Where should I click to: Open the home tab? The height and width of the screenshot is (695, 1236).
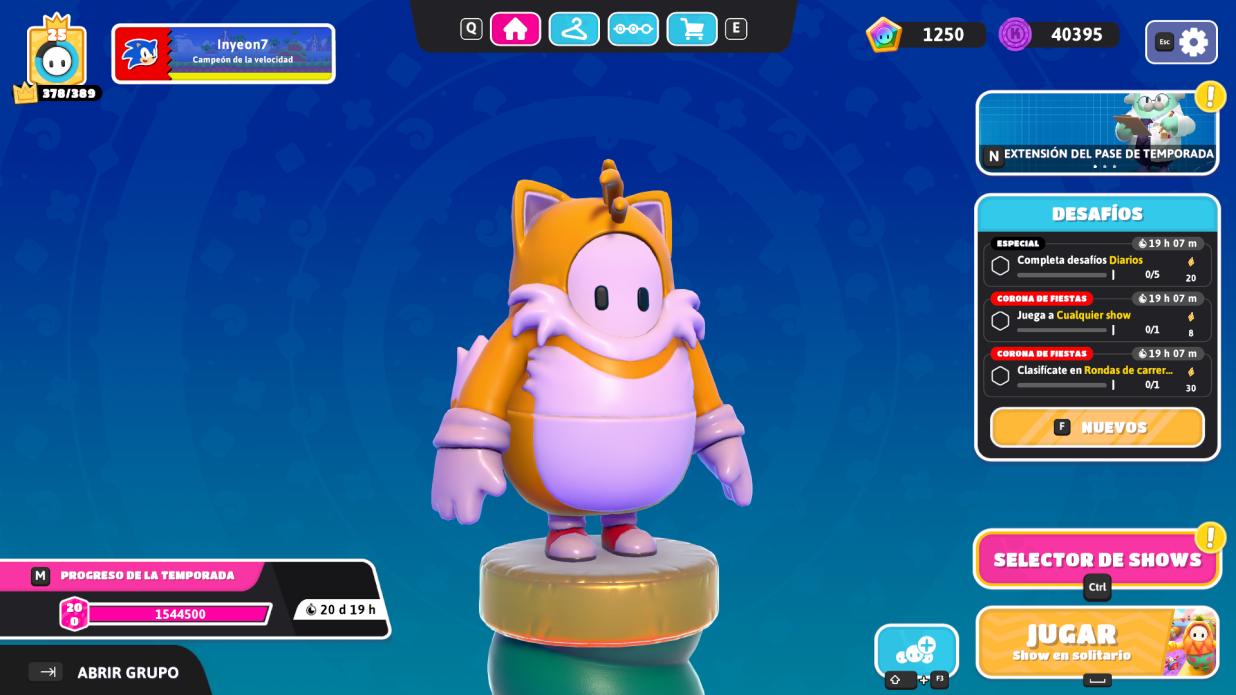515,29
